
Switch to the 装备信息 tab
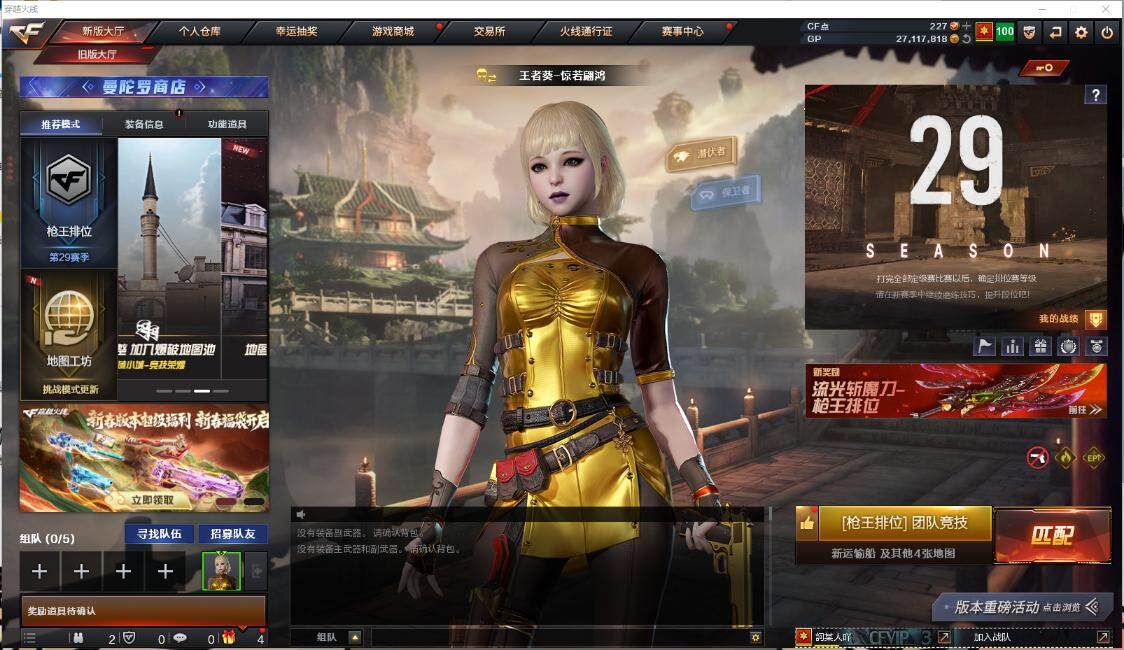(144, 125)
